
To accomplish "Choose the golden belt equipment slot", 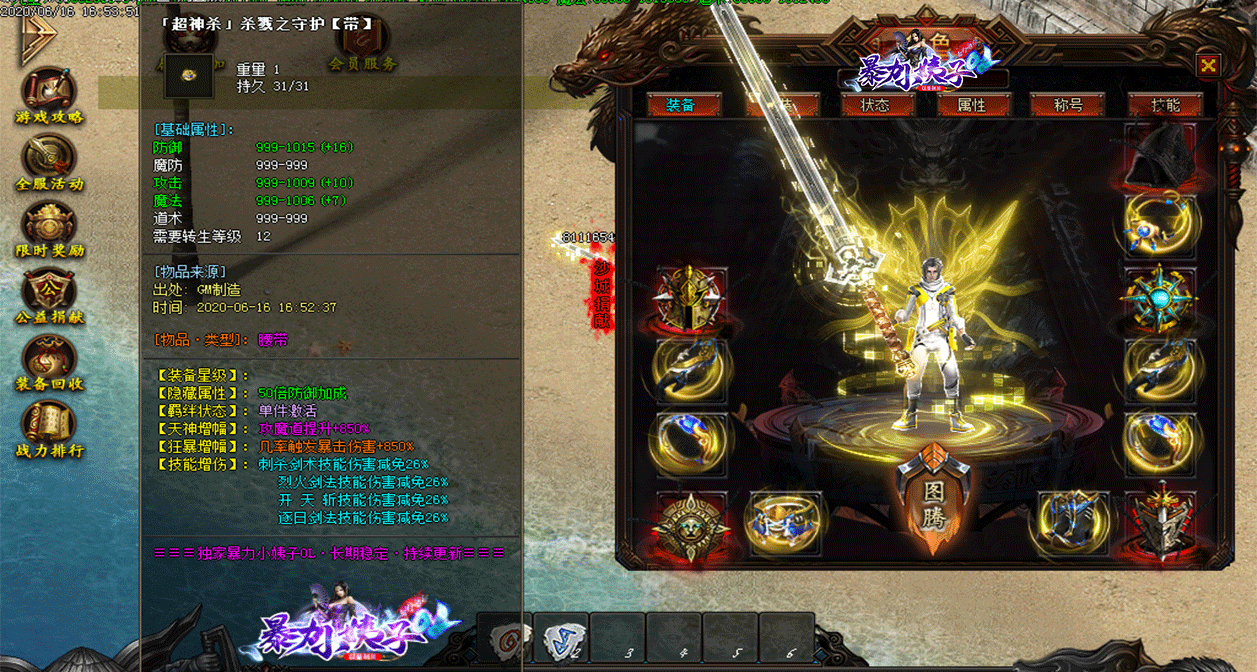I will click(785, 524).
